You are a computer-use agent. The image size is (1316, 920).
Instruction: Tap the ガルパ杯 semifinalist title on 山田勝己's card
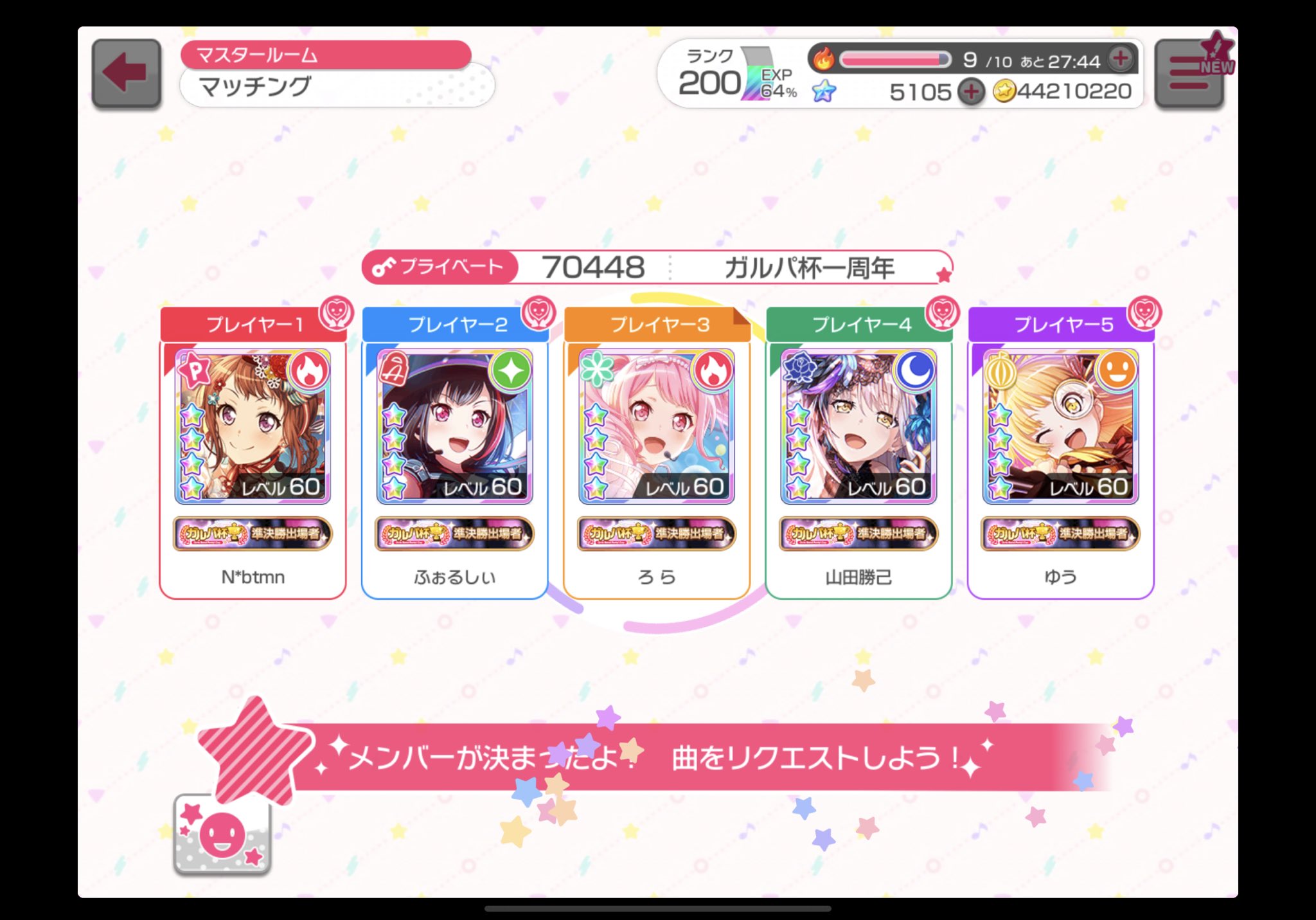click(859, 533)
